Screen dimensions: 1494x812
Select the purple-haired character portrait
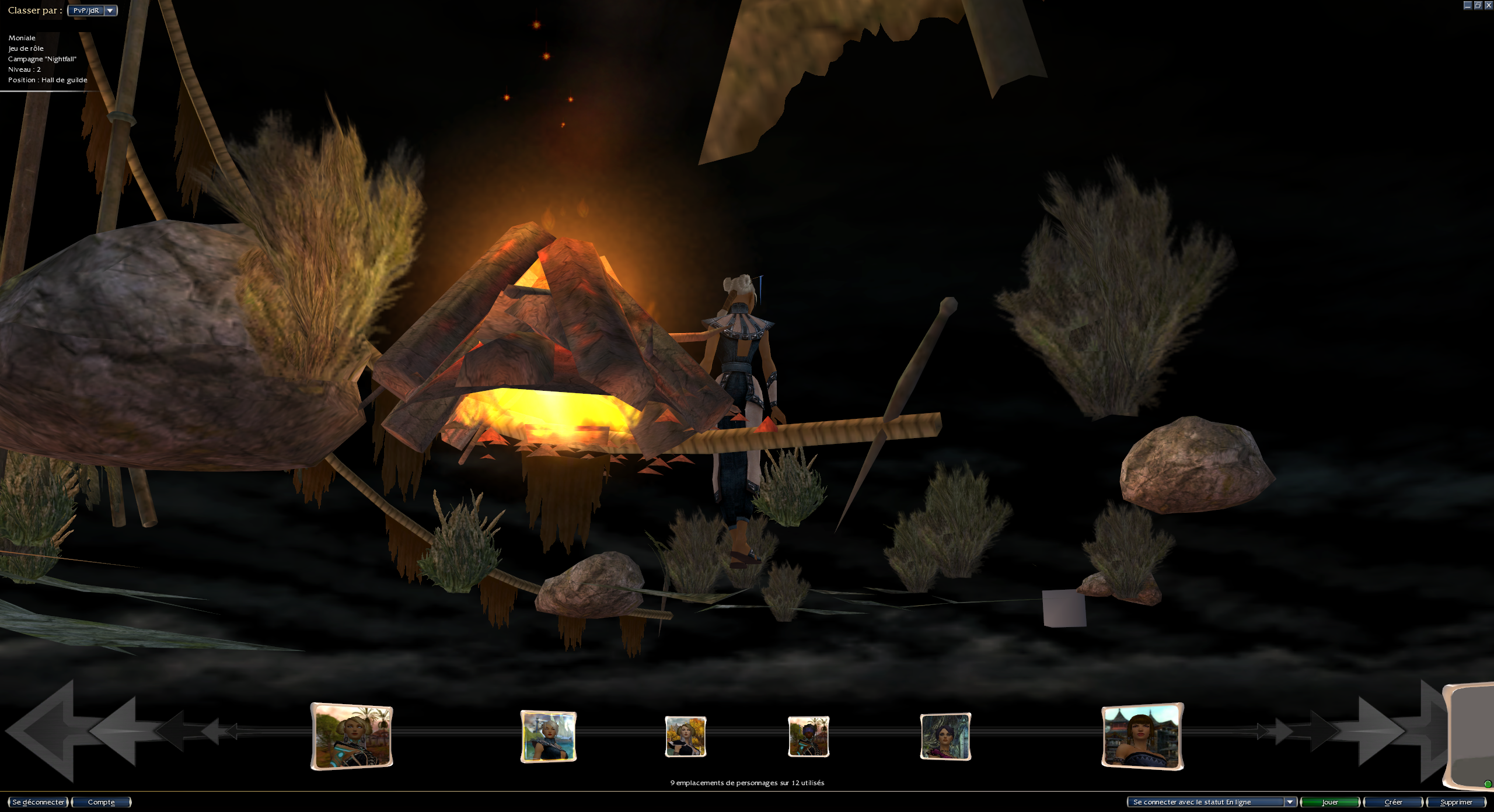click(945, 736)
